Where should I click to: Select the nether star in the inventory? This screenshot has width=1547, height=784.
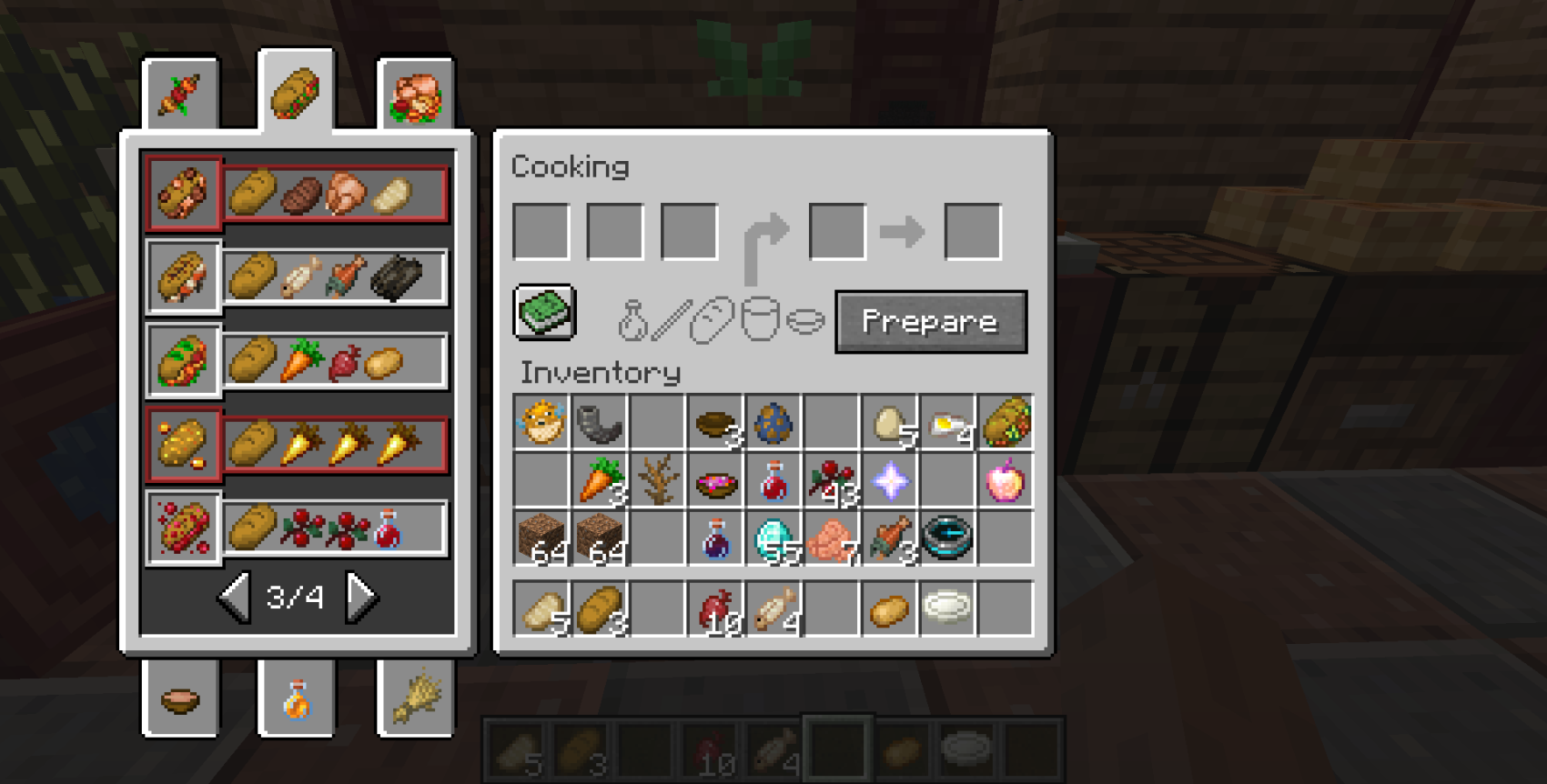click(x=888, y=482)
